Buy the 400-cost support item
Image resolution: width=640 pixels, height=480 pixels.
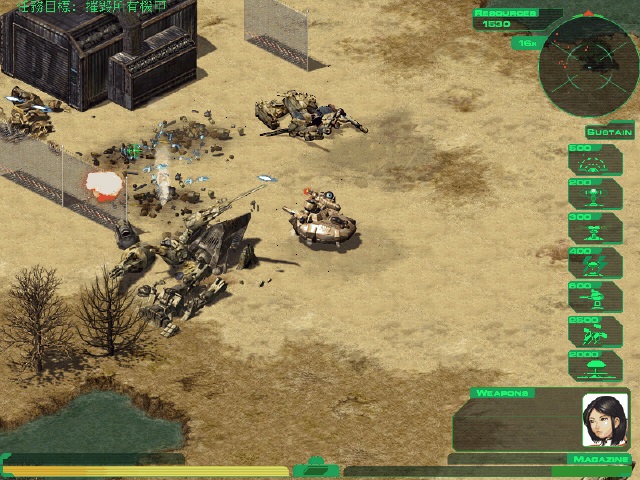pos(595,263)
